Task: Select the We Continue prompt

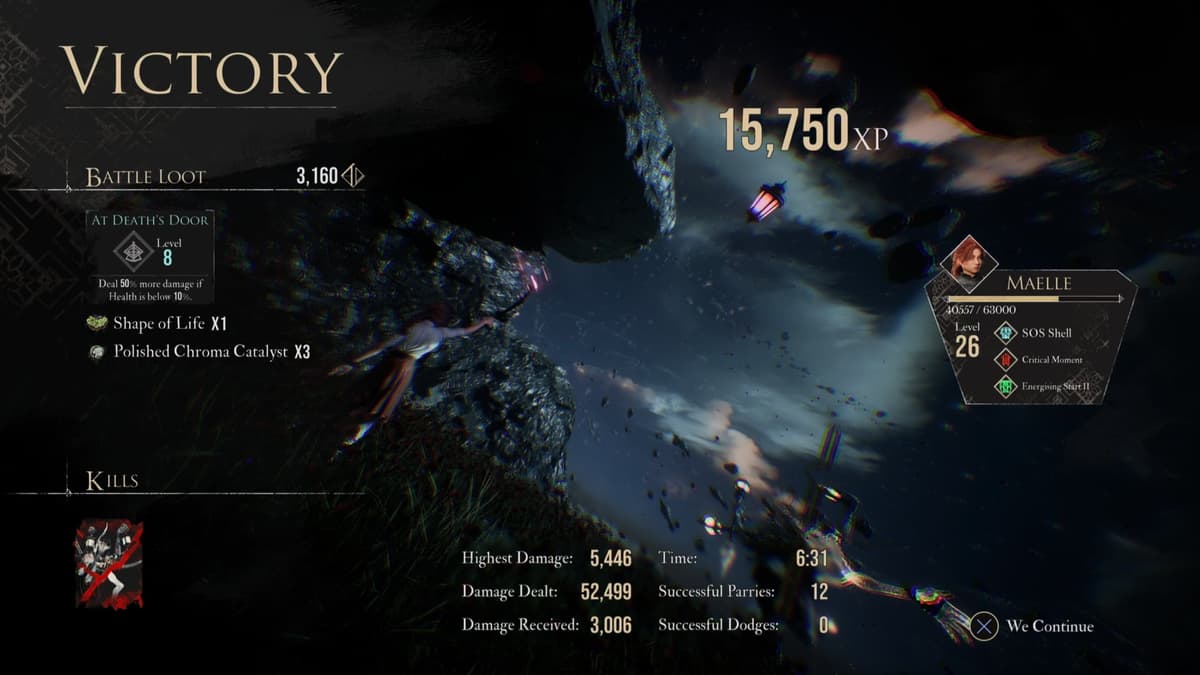Action: [x=1035, y=627]
